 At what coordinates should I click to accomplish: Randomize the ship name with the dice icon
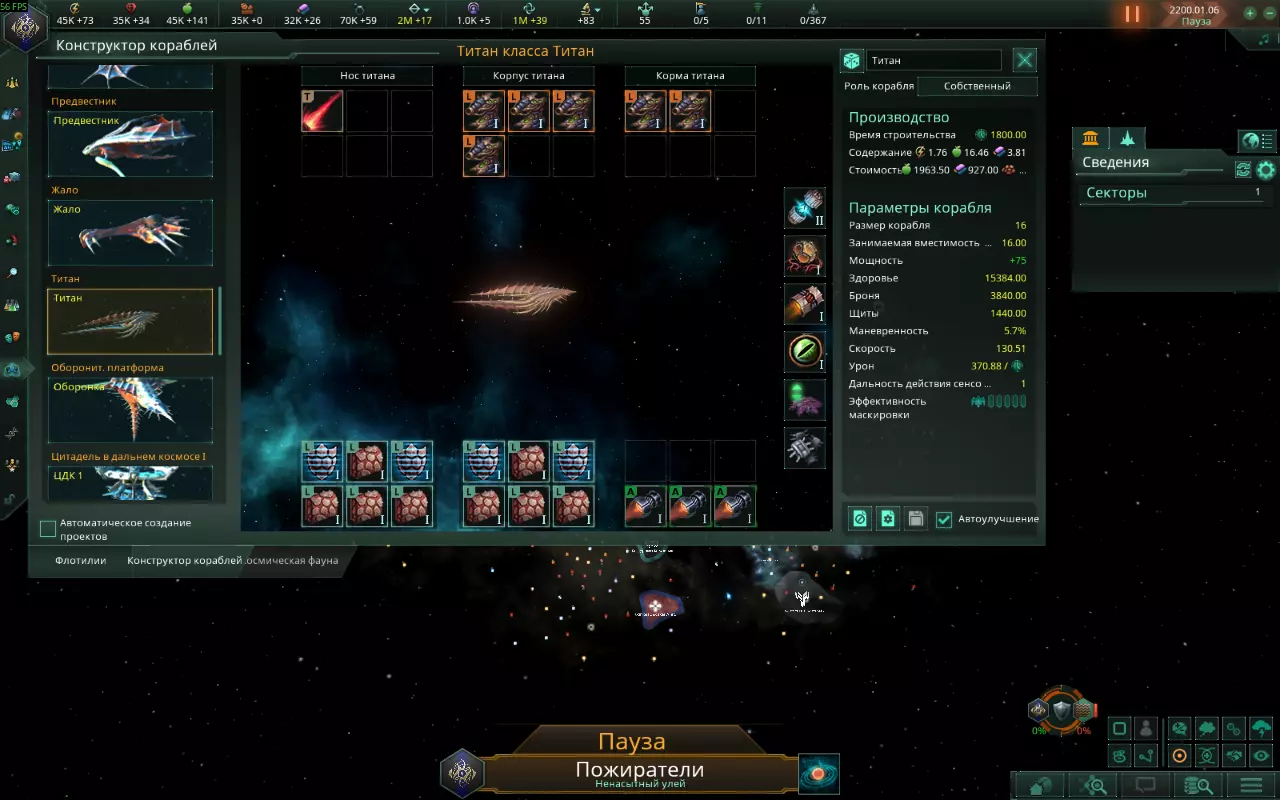pos(851,61)
